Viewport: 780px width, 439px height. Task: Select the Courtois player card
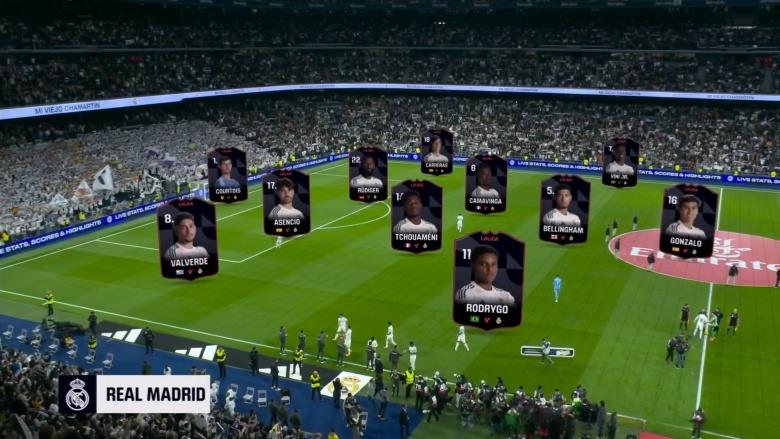pyautogui.click(x=227, y=175)
